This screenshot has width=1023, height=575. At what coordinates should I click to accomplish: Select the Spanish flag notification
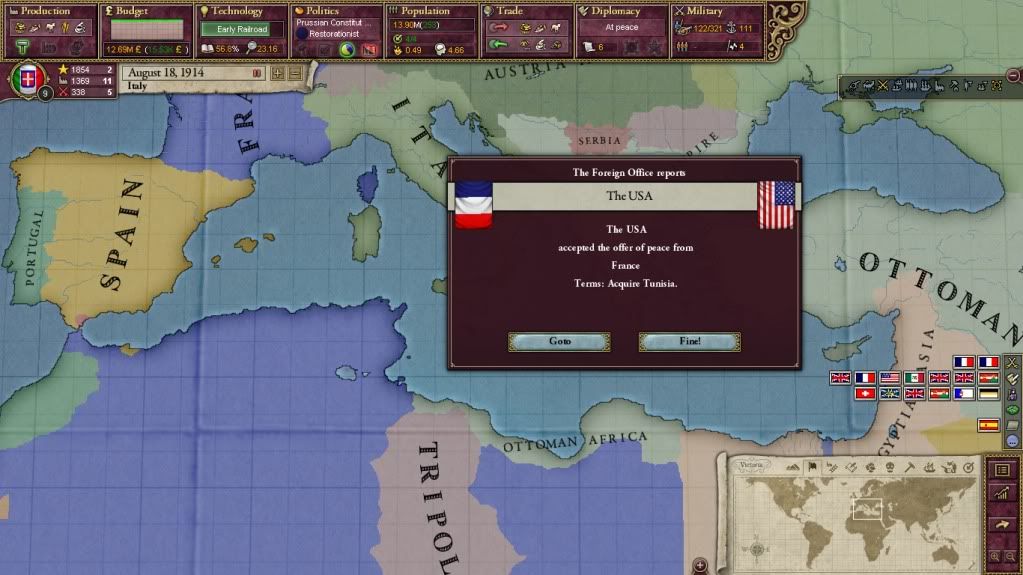[x=988, y=425]
